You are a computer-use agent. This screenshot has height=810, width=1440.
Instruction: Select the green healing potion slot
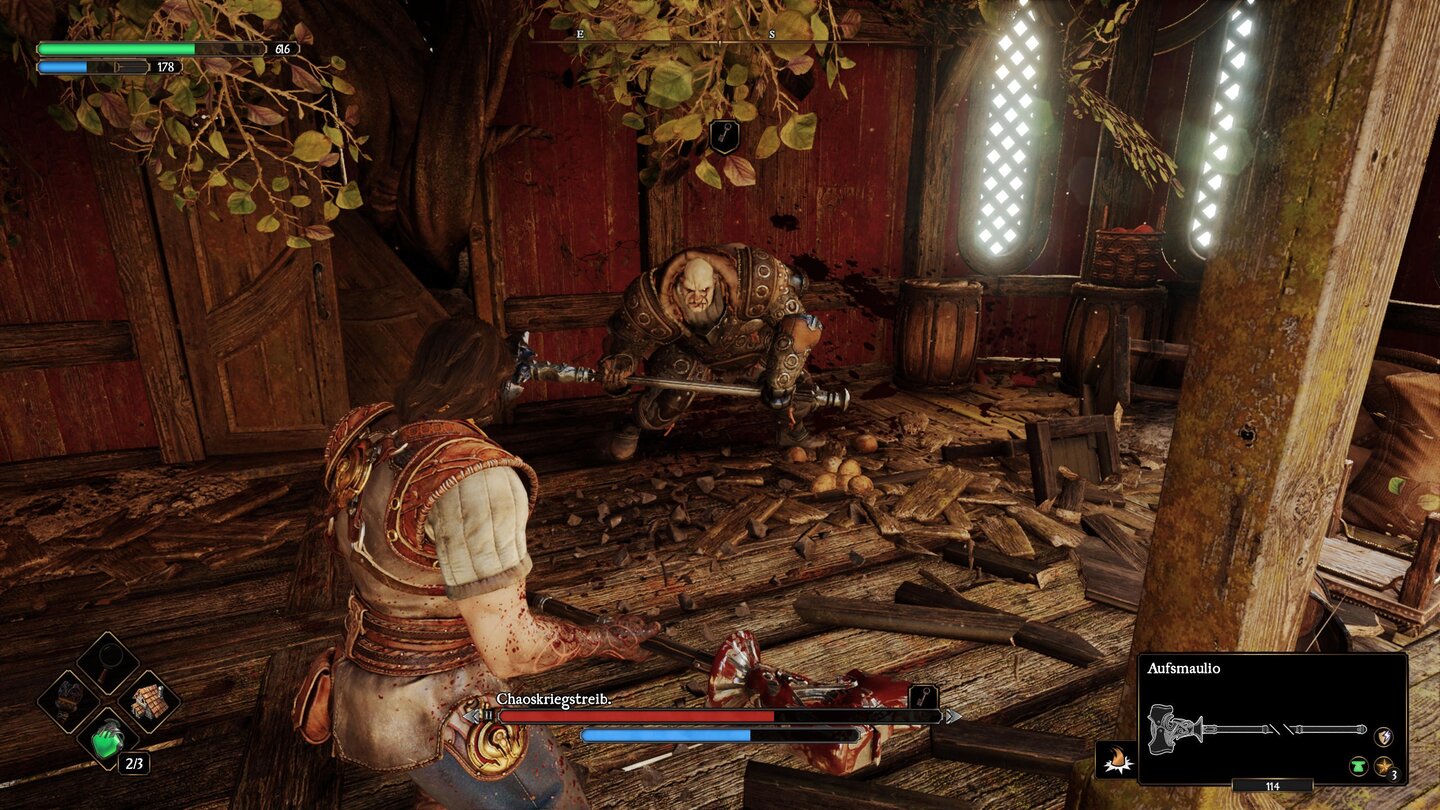[x=107, y=741]
